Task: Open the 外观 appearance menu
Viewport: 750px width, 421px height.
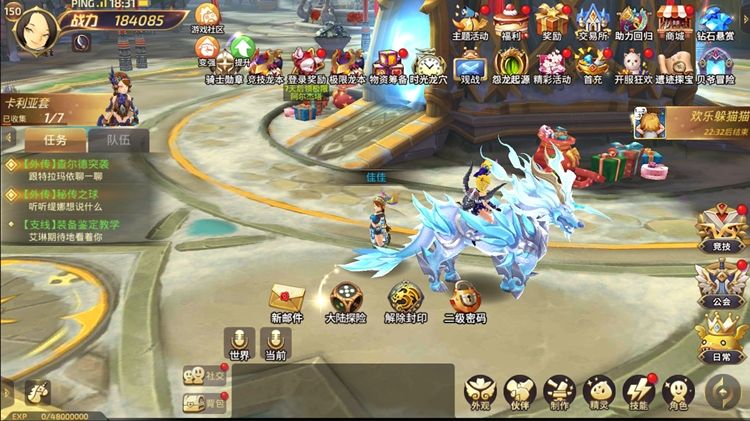Action: (480, 390)
